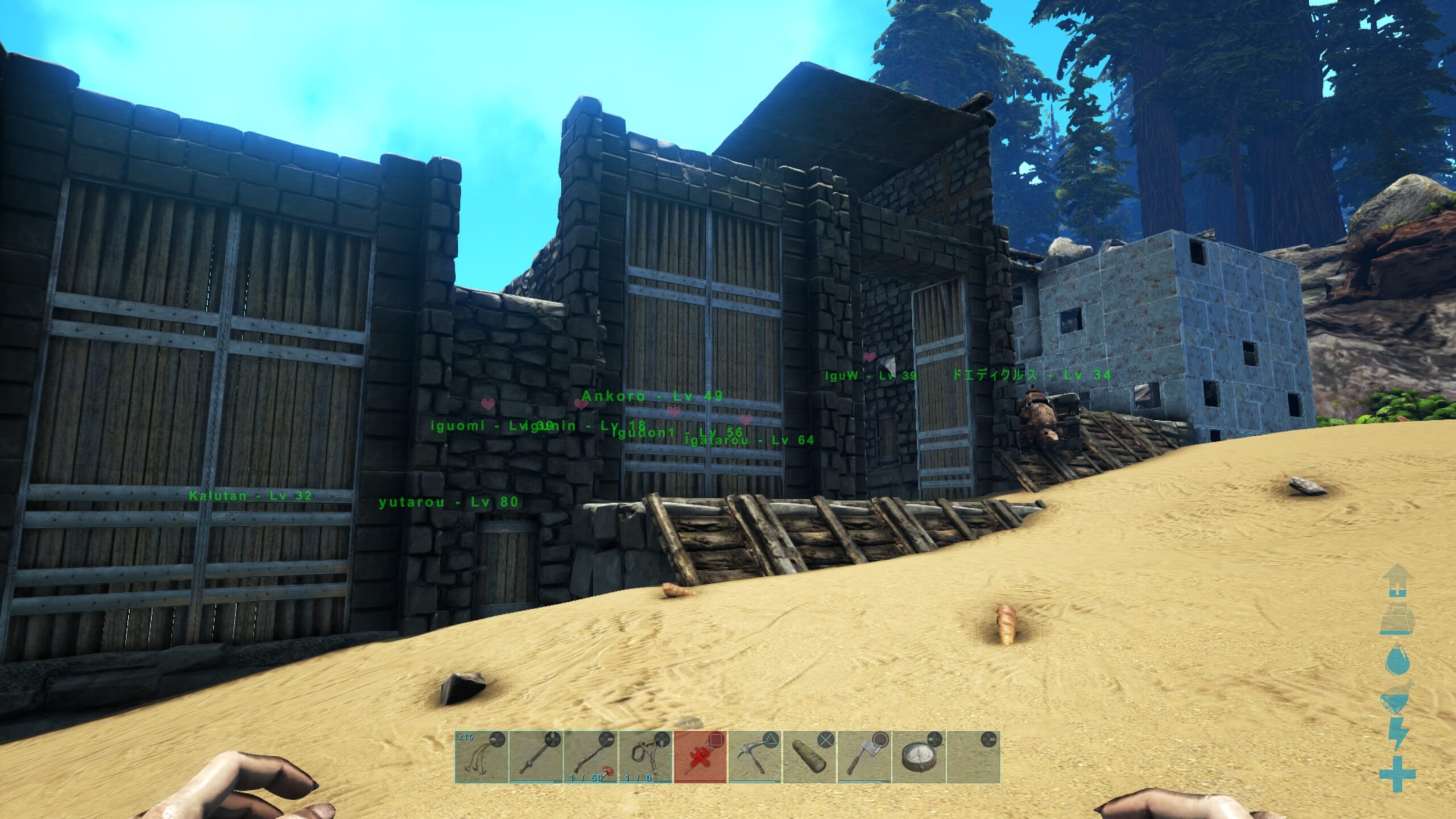Select the compass hotbar slot
Screen dimensions: 1456x819
click(x=918, y=757)
